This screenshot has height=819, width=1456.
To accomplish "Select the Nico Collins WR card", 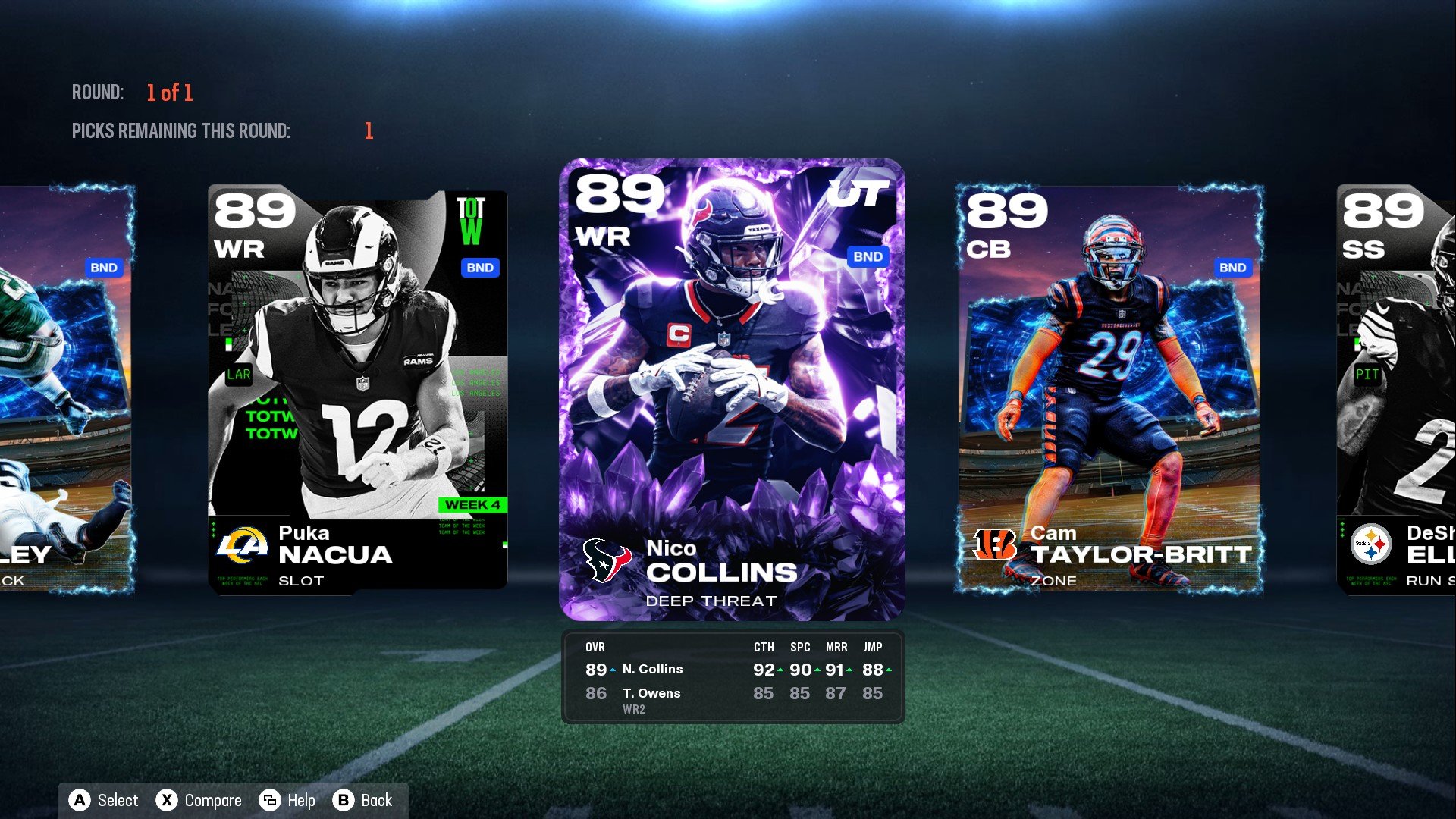I will [732, 389].
